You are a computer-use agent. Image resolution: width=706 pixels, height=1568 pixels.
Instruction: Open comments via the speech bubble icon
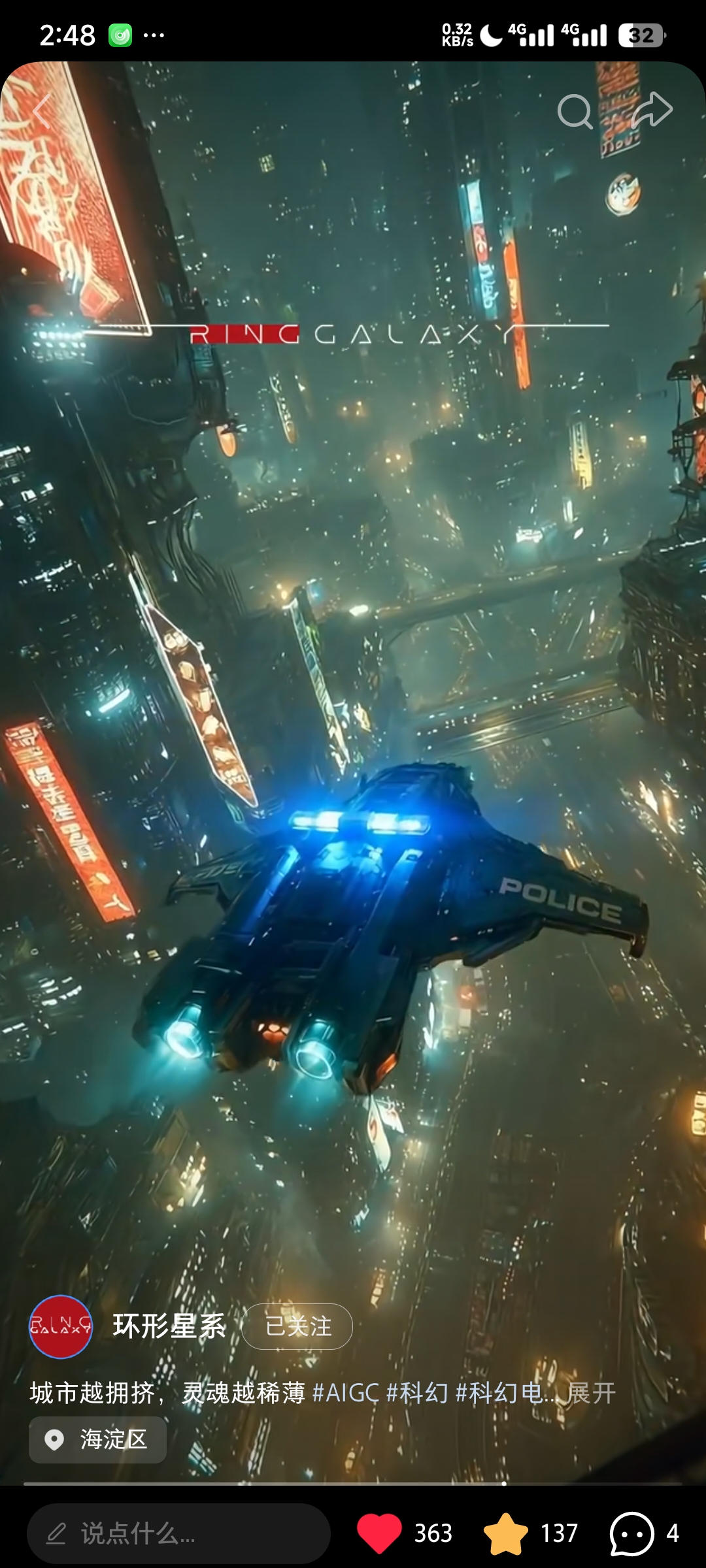tap(631, 1533)
